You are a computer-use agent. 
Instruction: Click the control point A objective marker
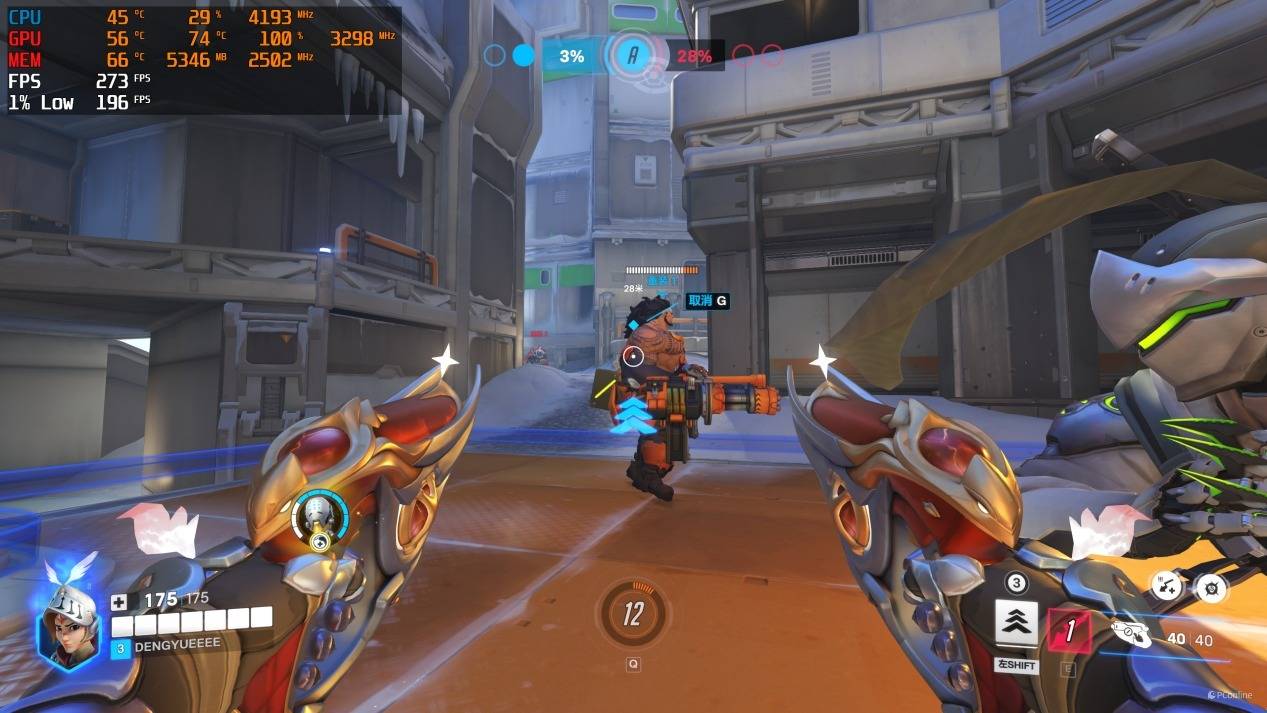click(632, 56)
